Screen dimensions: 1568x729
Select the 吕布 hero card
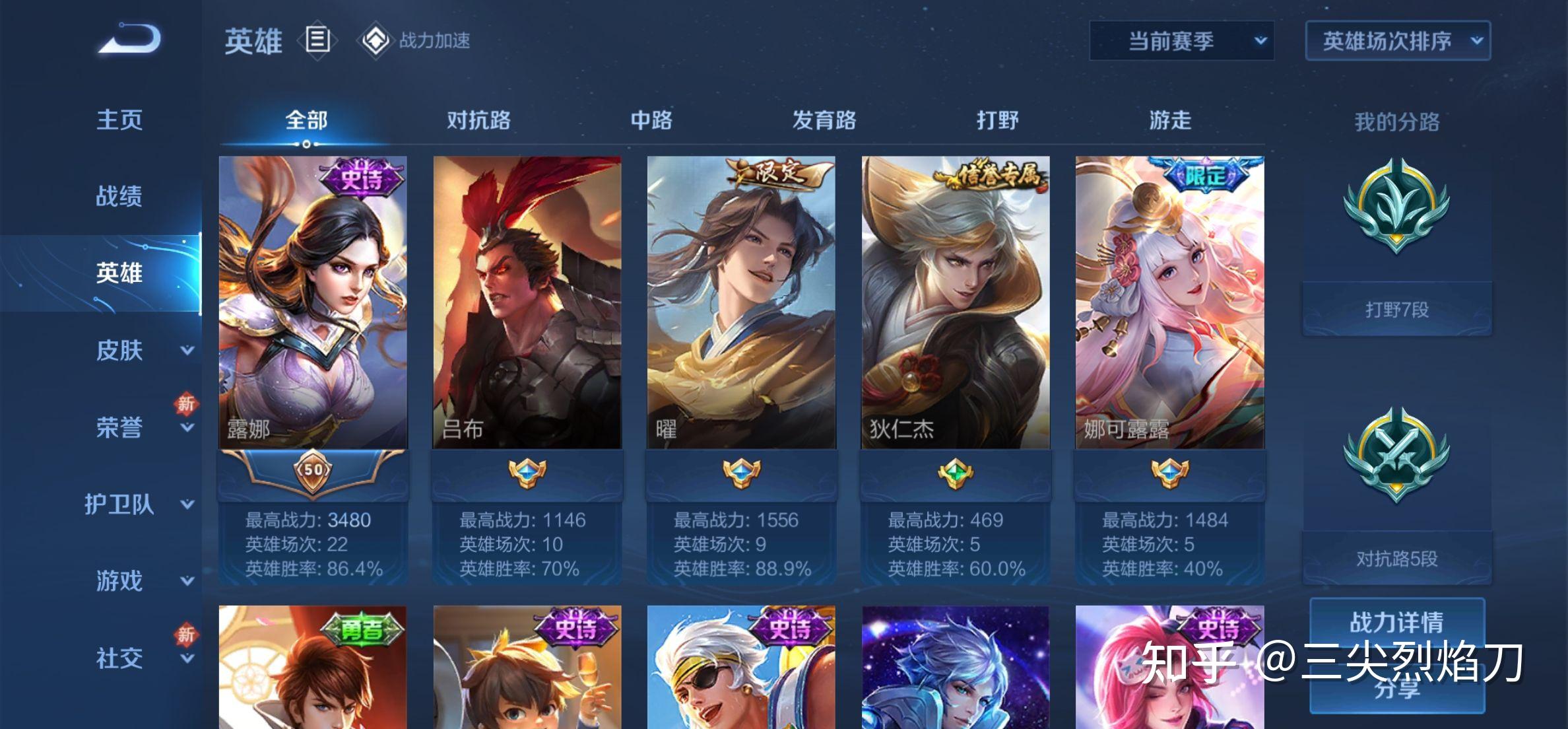[x=527, y=302]
